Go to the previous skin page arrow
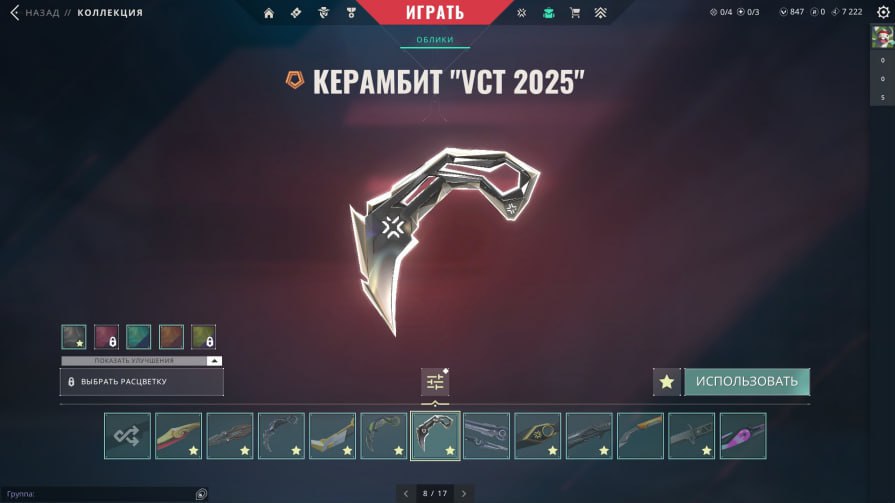This screenshot has height=503, width=895. point(405,493)
